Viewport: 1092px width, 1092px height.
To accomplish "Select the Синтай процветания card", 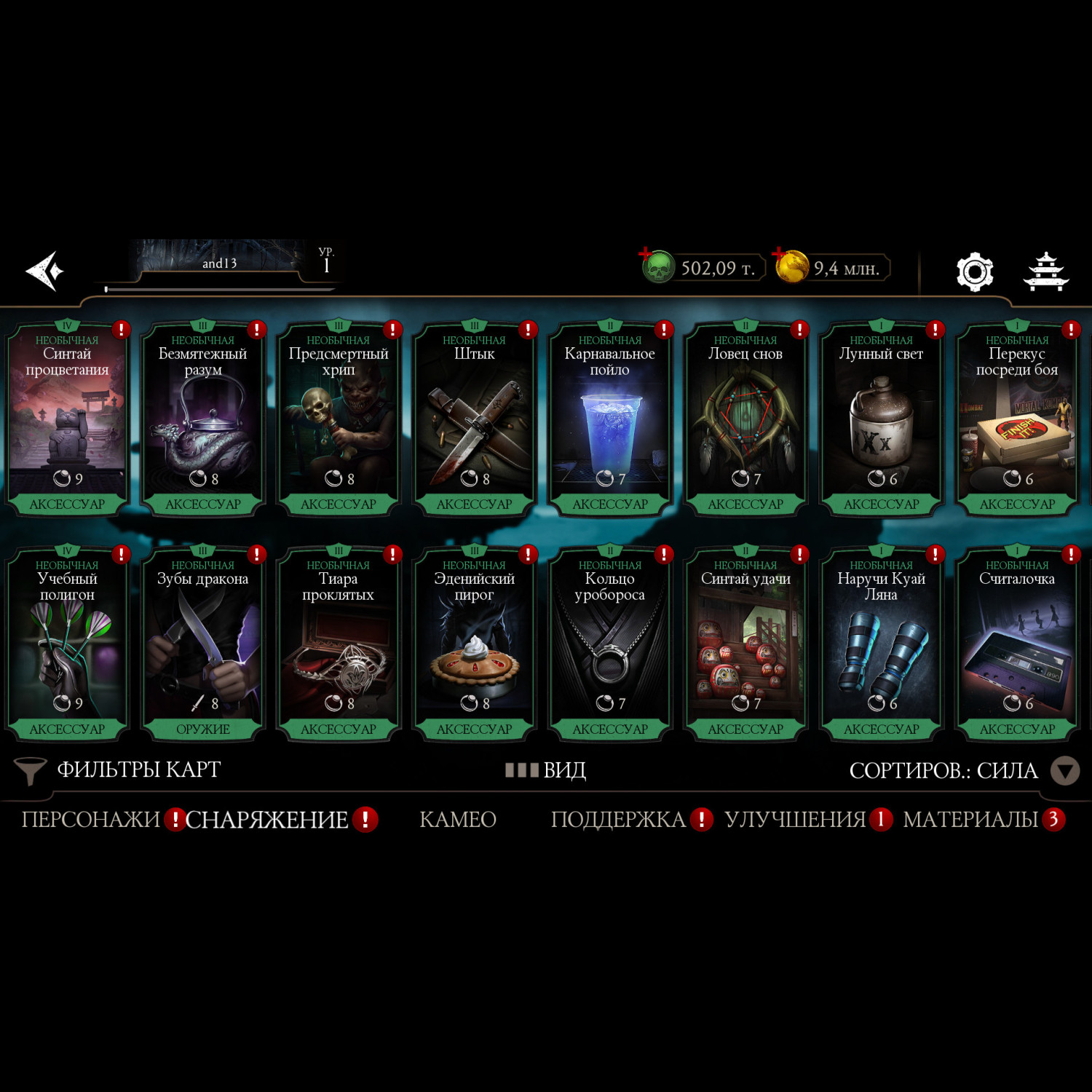I will click(67, 419).
